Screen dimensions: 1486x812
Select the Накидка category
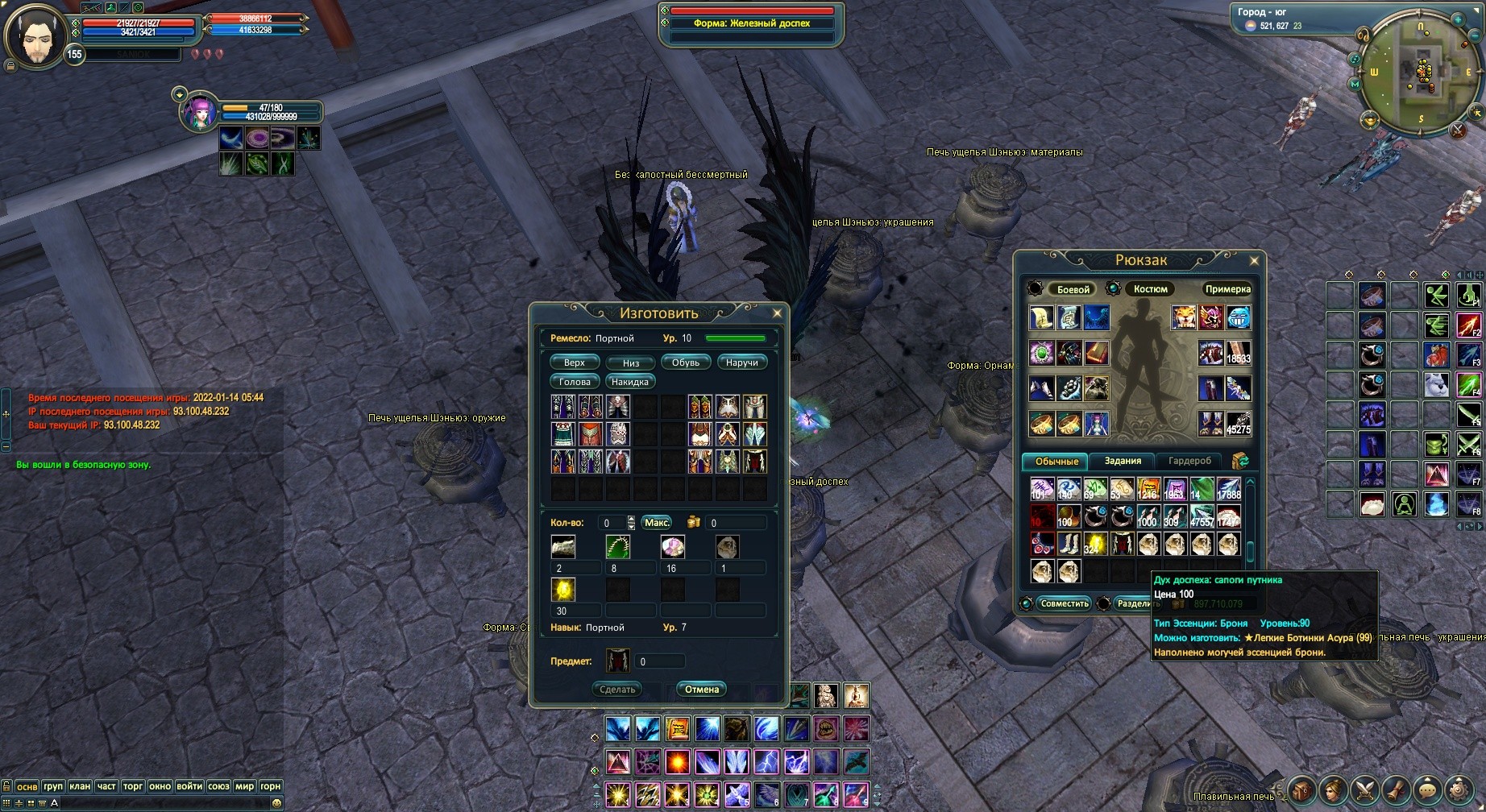pyautogui.click(x=629, y=382)
